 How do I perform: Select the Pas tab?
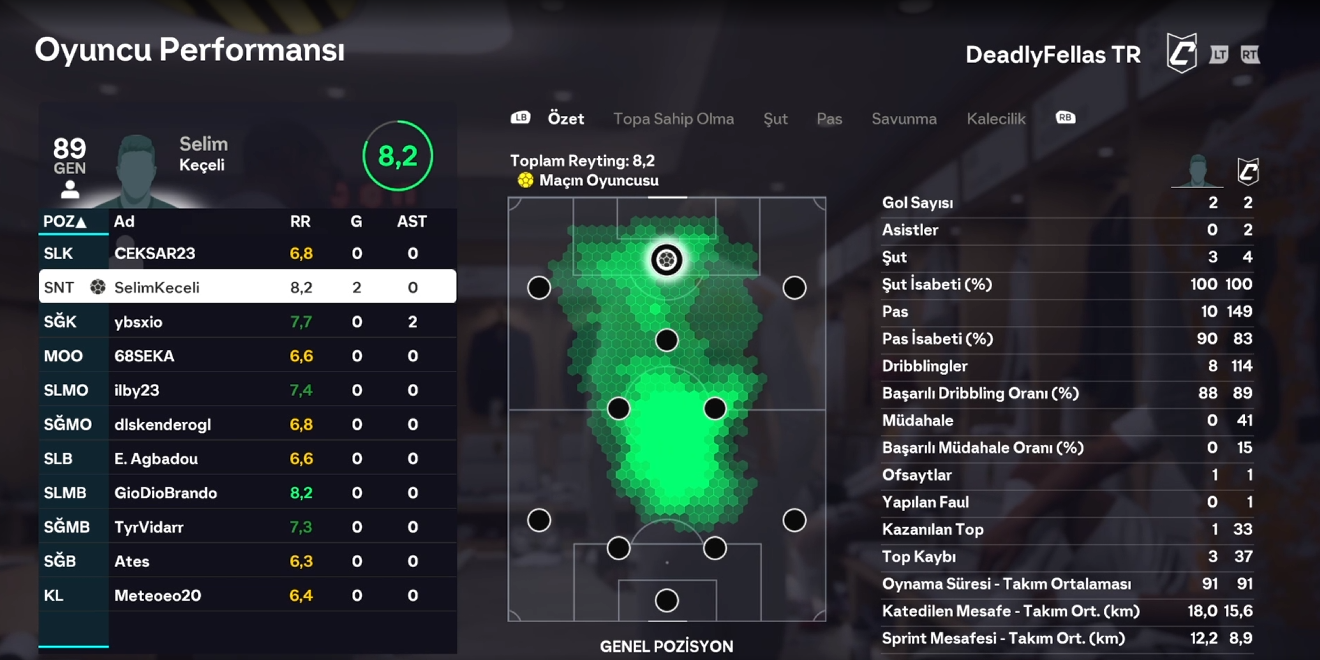click(829, 119)
